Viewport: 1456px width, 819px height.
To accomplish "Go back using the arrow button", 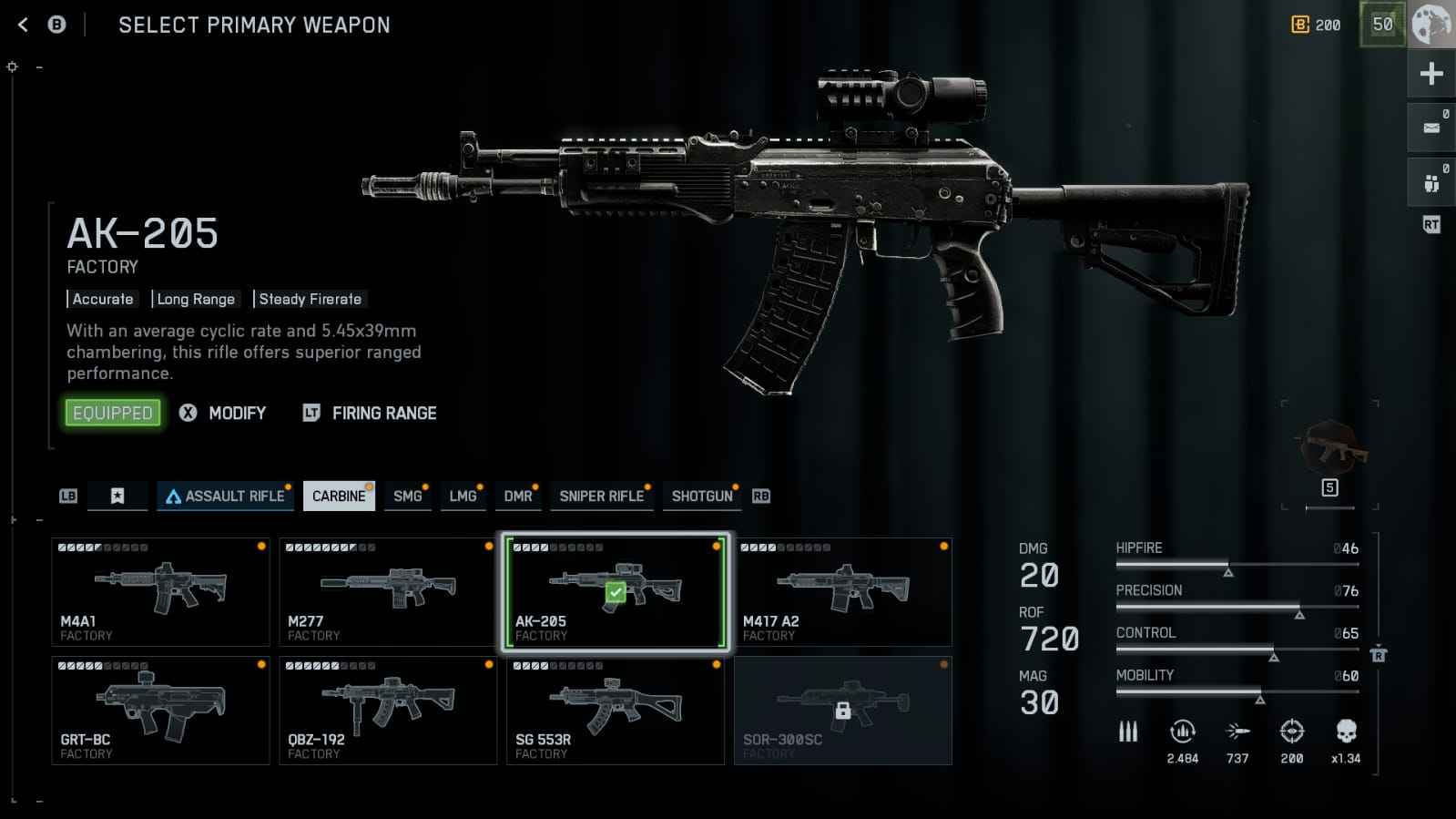I will point(23,26).
